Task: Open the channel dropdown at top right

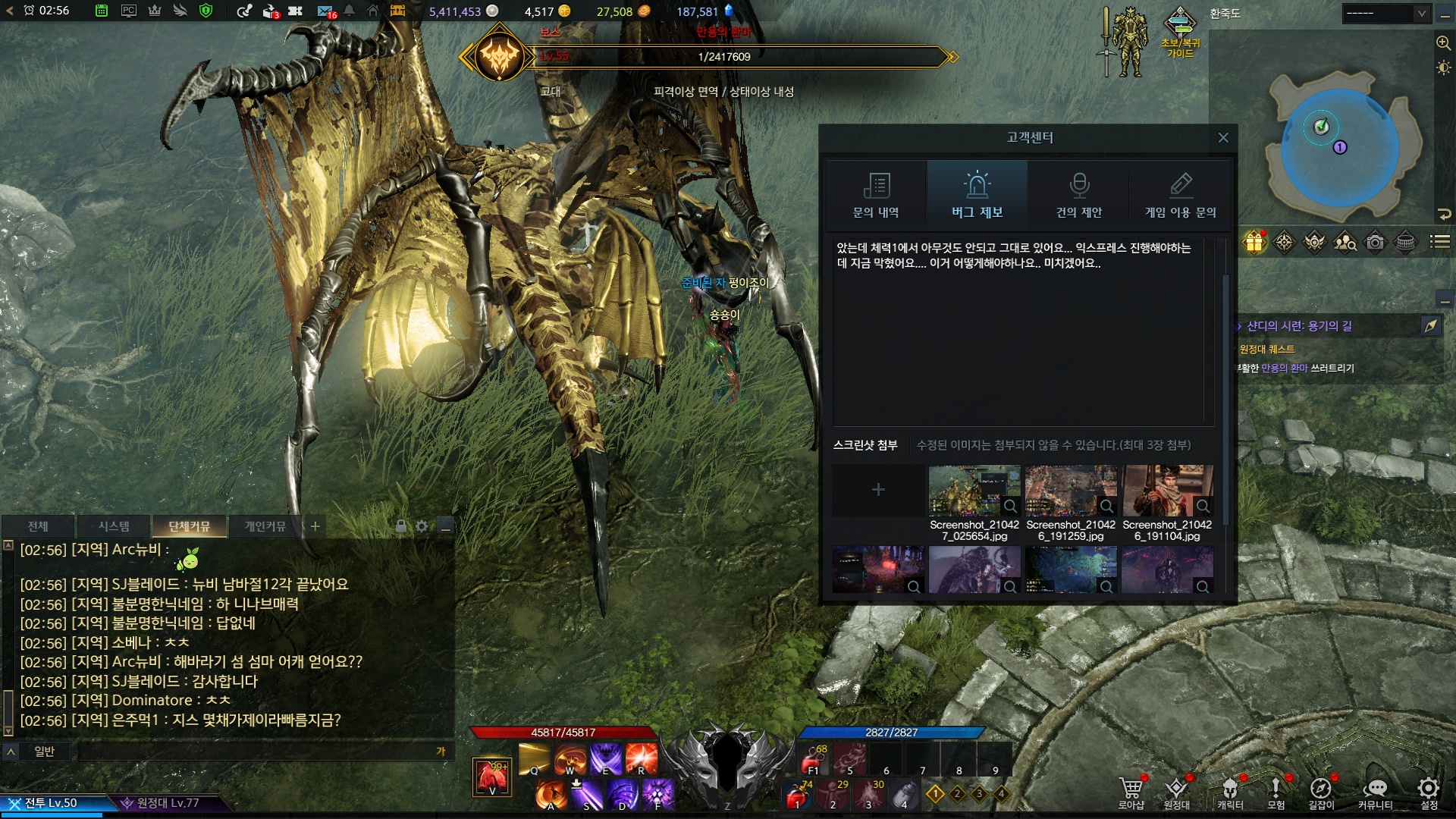Action: [1385, 14]
